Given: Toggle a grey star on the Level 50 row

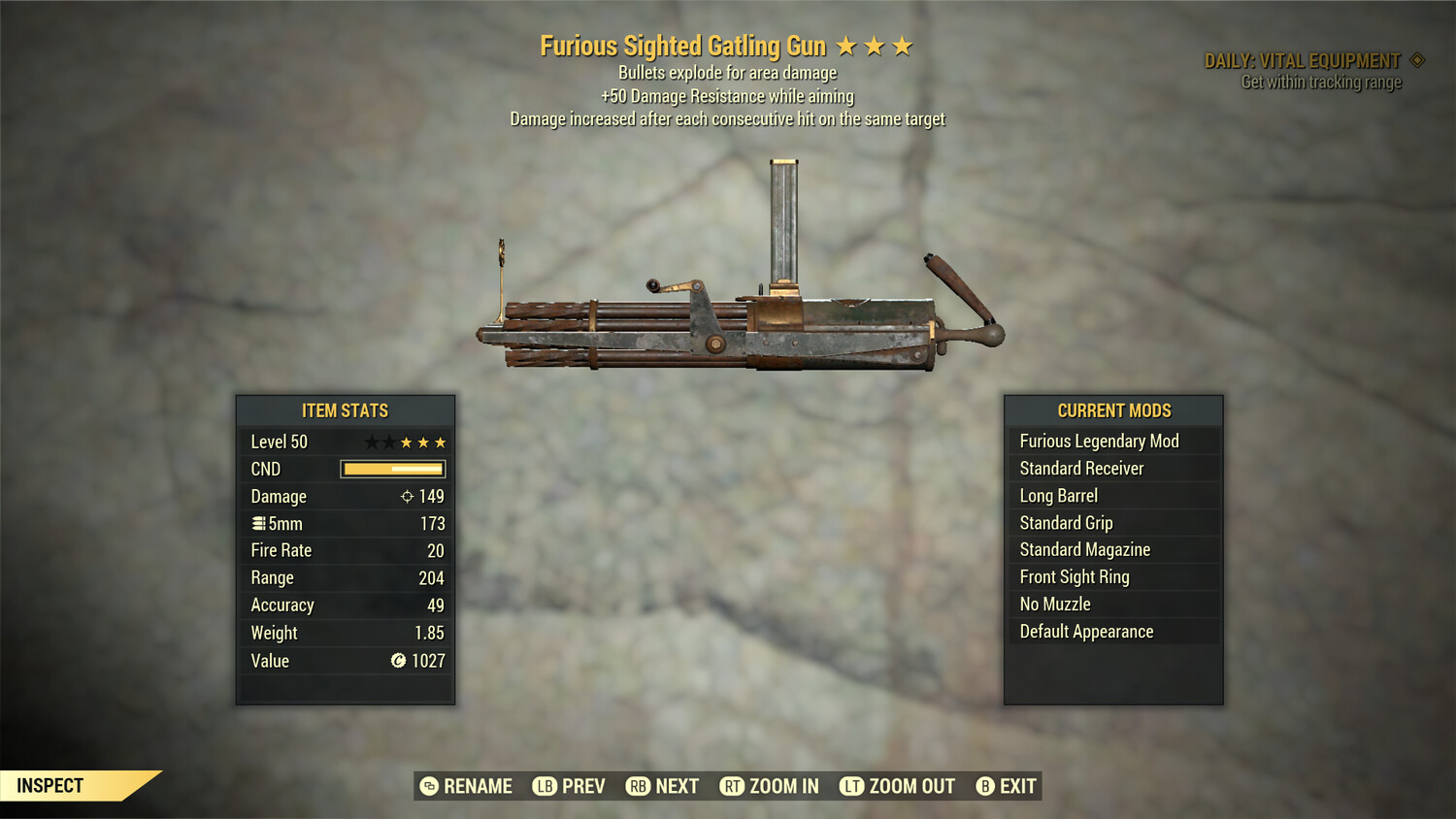Looking at the screenshot, I should point(374,442).
